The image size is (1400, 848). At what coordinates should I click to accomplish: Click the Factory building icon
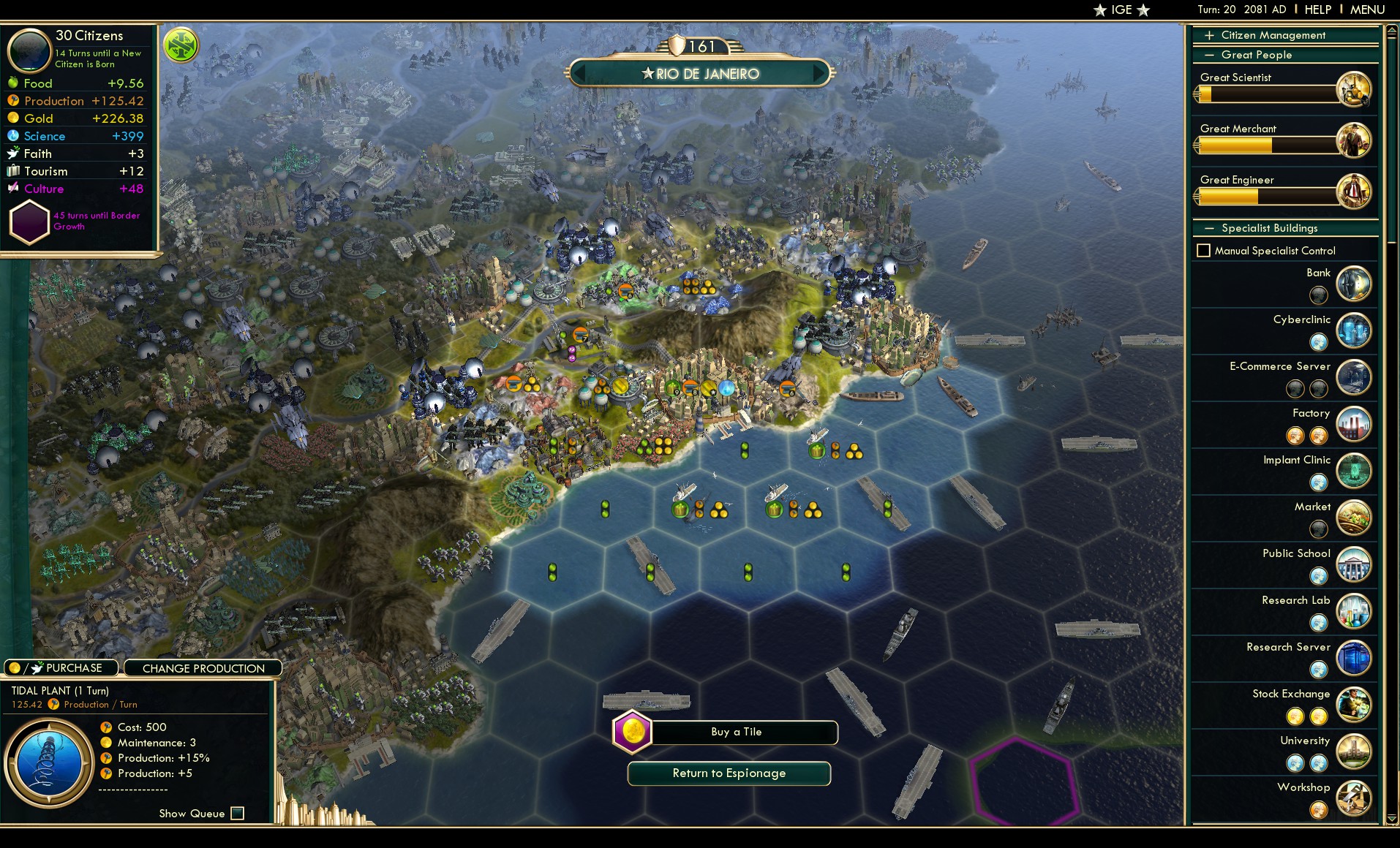click(x=1354, y=424)
